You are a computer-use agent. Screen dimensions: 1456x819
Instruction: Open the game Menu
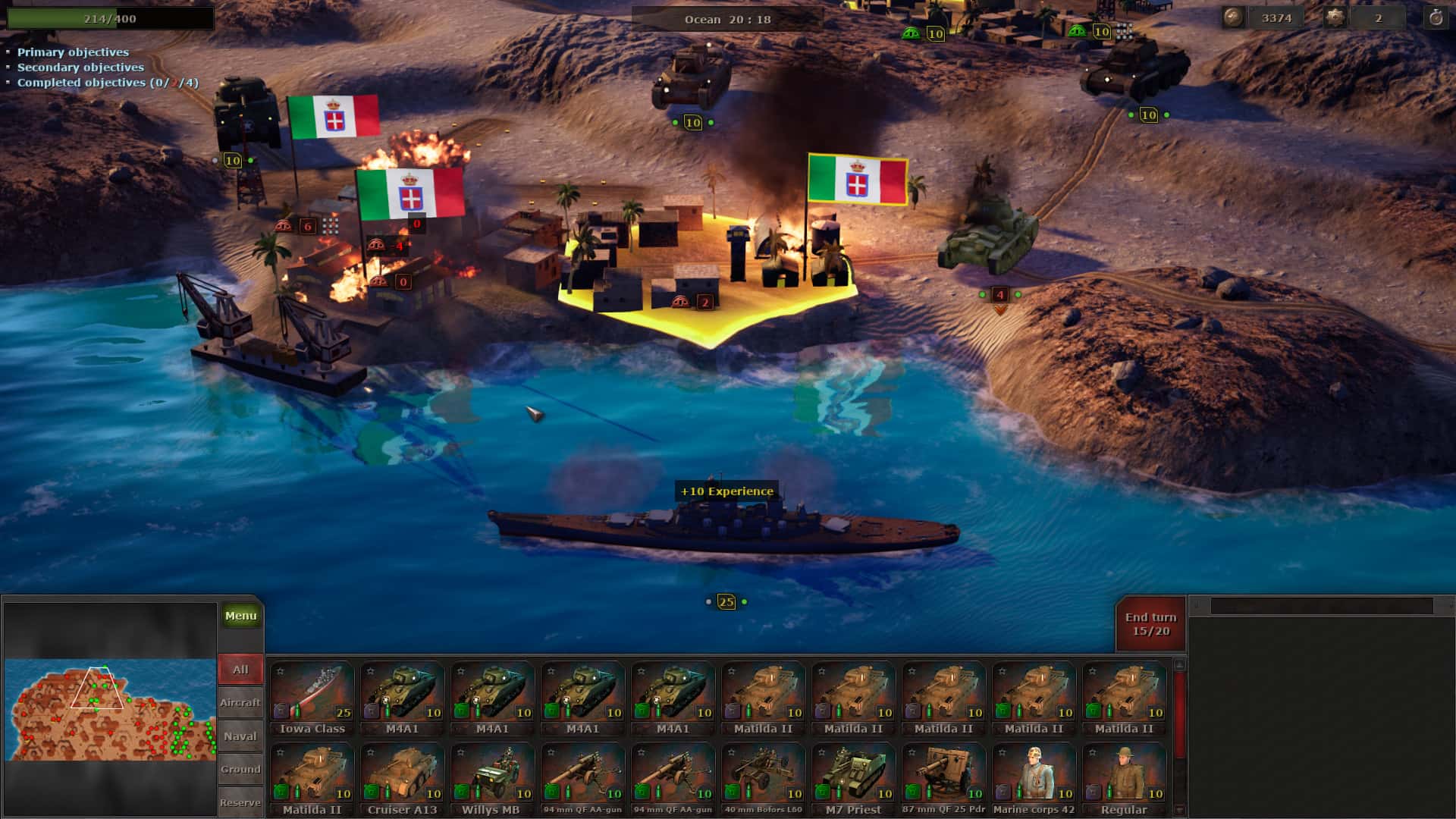pyautogui.click(x=240, y=615)
